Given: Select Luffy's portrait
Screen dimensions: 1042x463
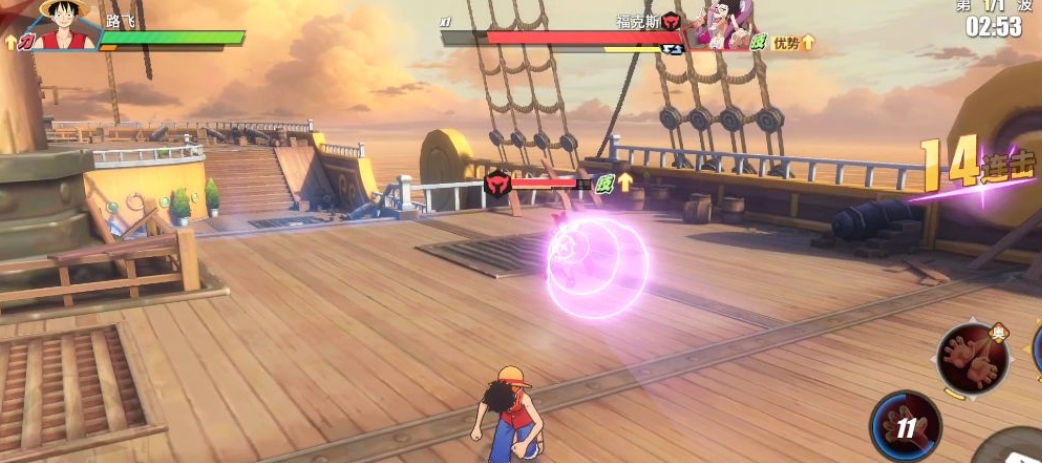Looking at the screenshot, I should 65,24.
